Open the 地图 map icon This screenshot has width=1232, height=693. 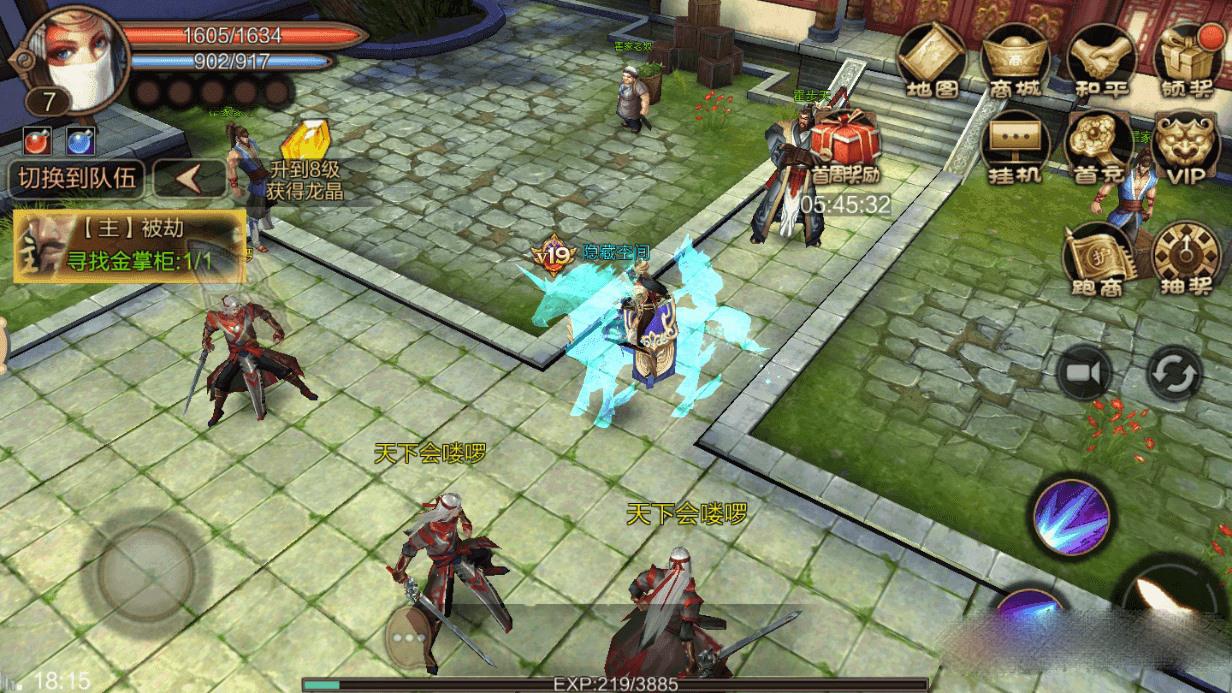(x=930, y=58)
